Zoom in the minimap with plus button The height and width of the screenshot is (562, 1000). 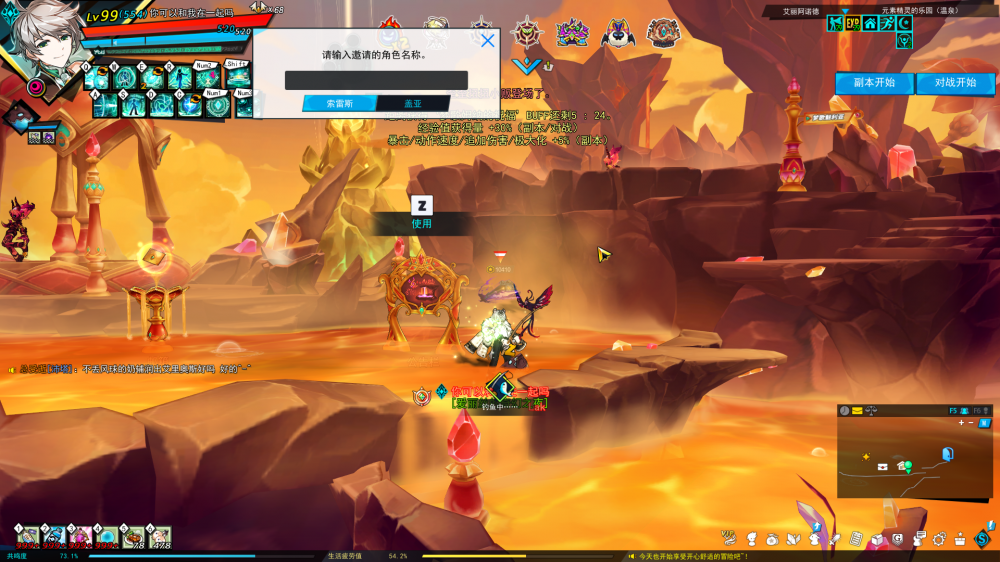click(x=961, y=423)
